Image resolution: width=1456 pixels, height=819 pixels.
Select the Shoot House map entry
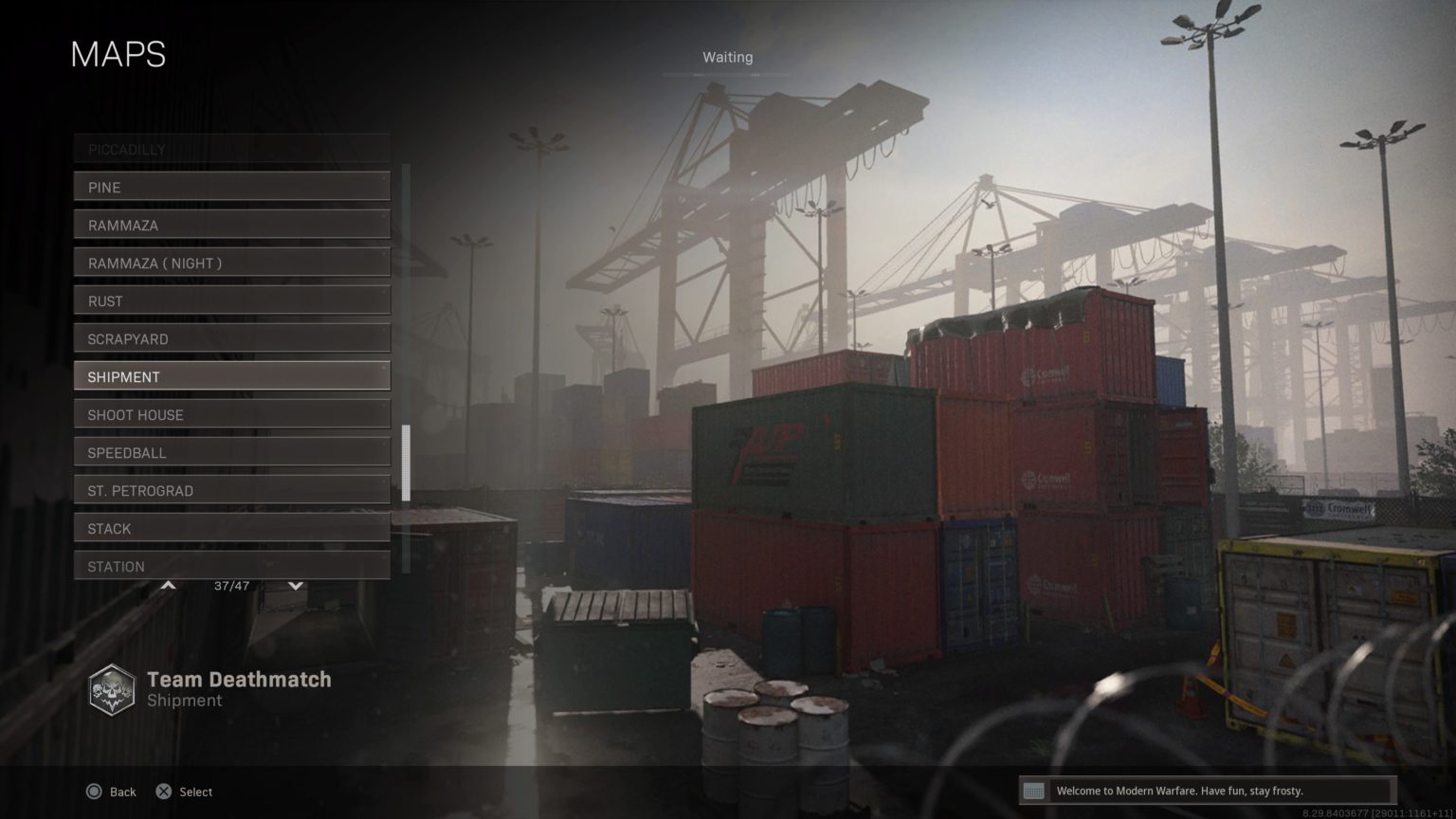coord(230,414)
